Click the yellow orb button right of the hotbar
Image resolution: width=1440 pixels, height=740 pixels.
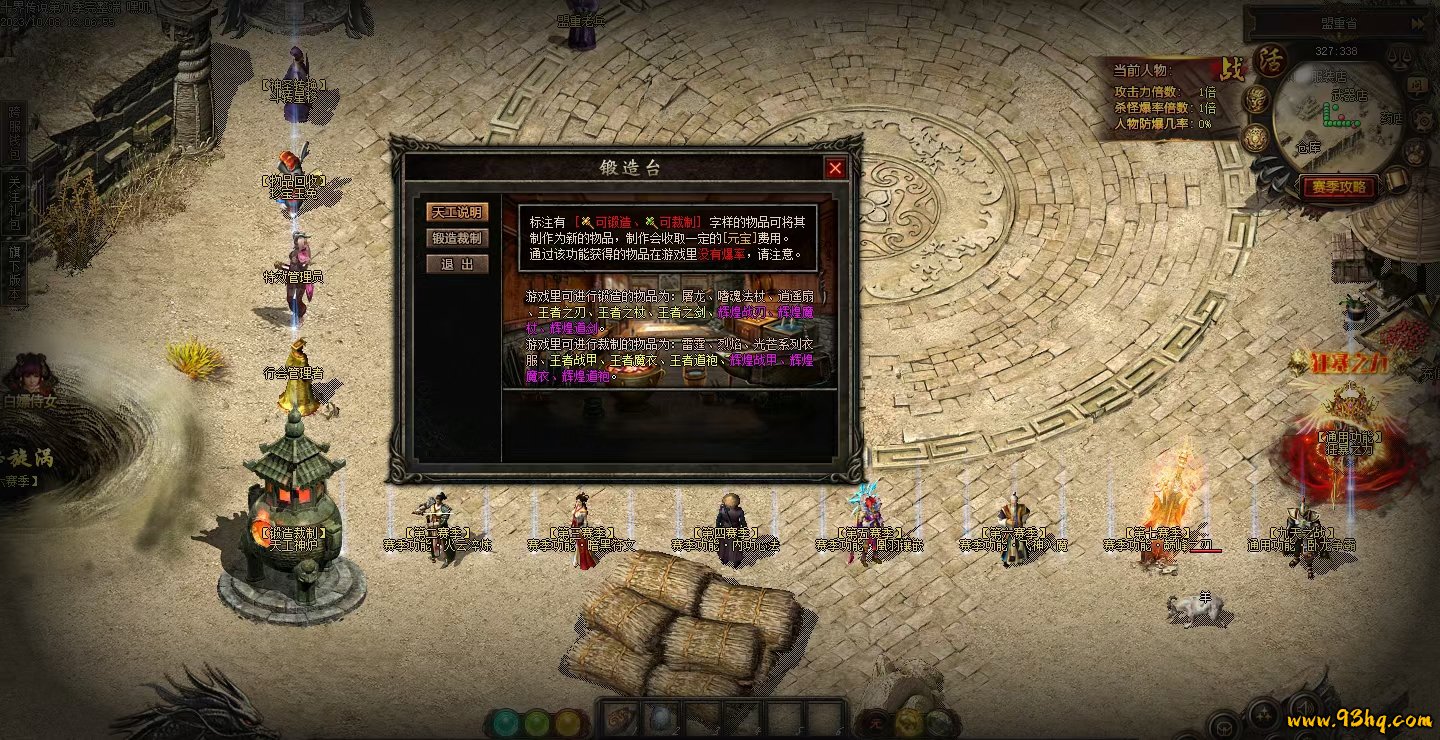pos(909,721)
